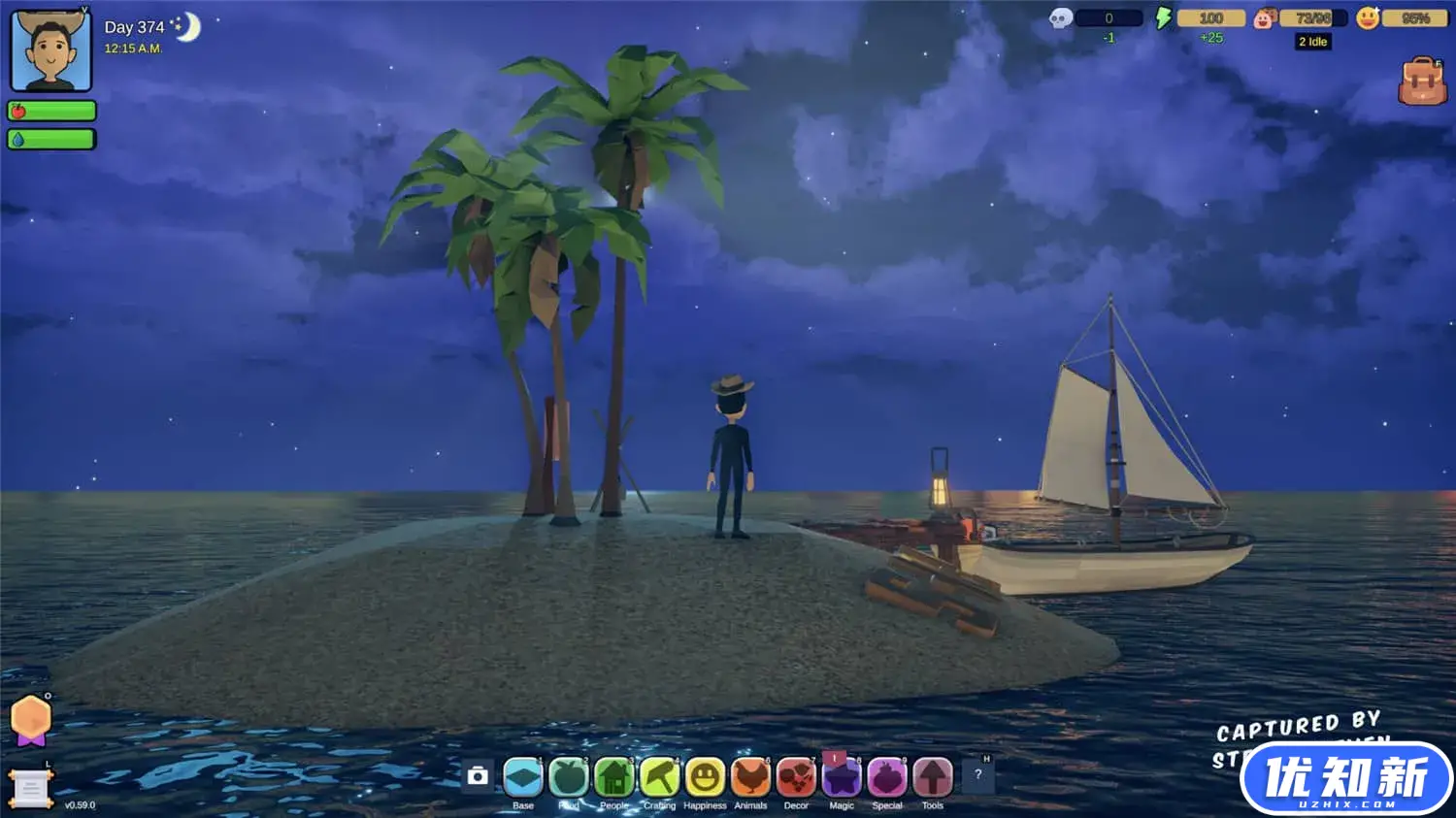
Task: Open the Decor category
Action: pyautogui.click(x=796, y=777)
